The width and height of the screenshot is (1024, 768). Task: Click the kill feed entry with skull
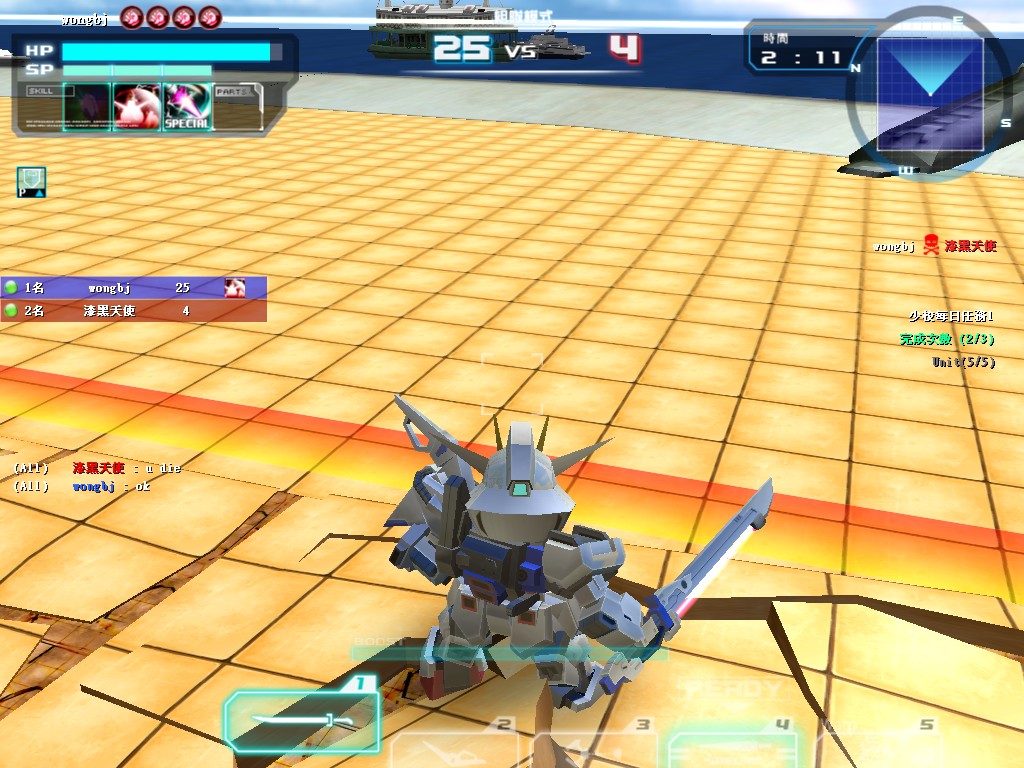[x=934, y=246]
